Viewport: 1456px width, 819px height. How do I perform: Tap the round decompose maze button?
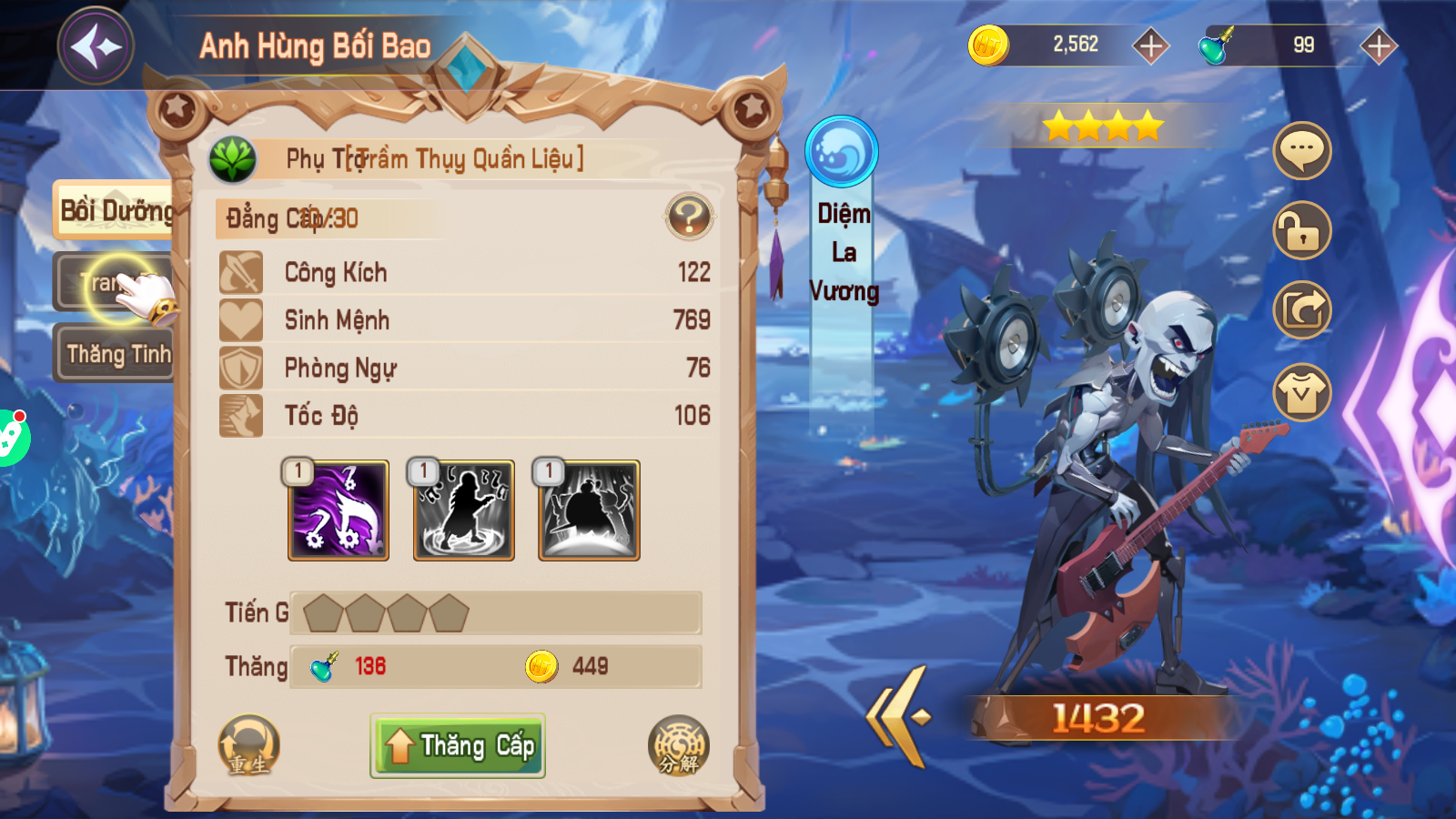click(678, 745)
